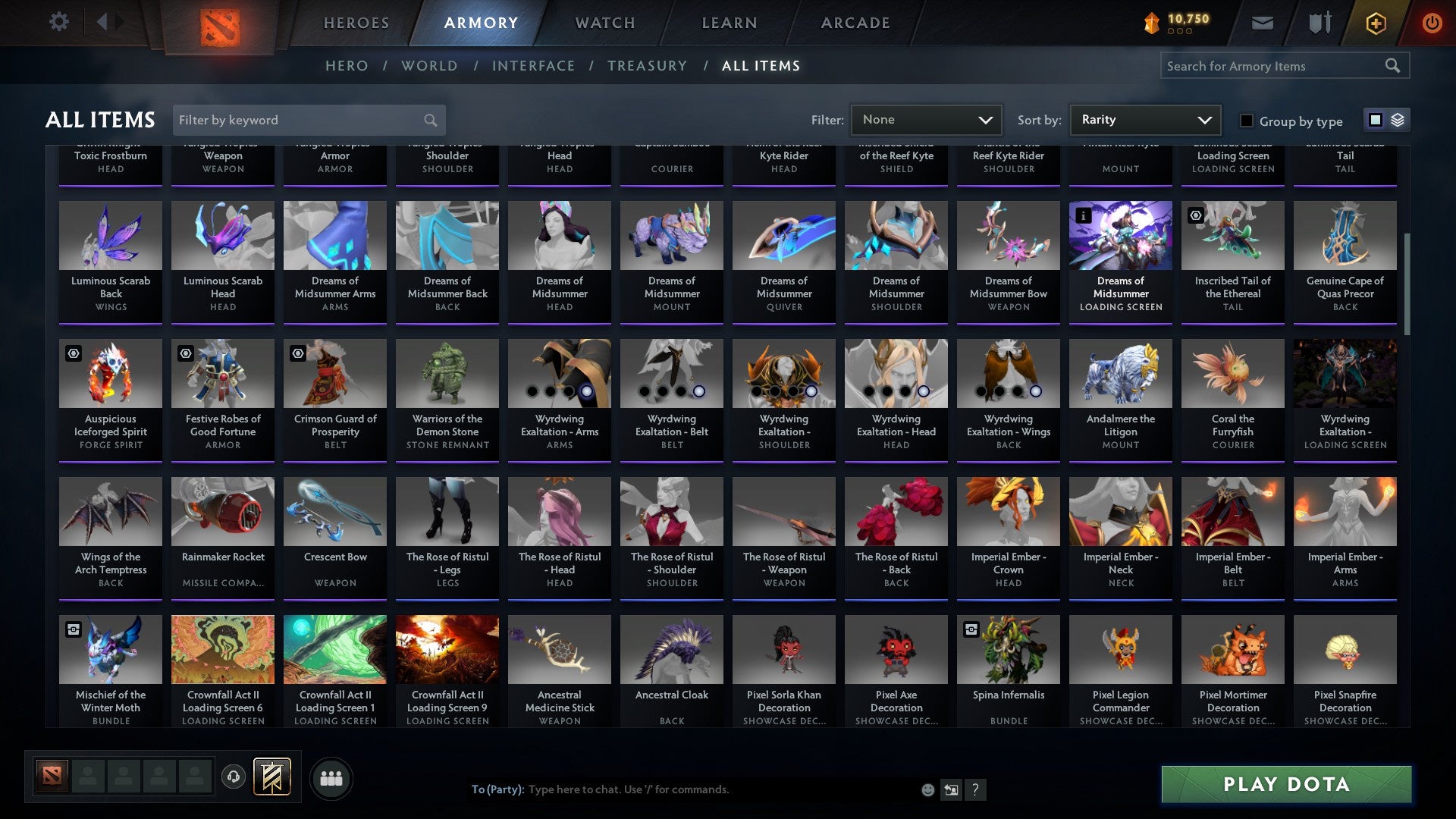Click the gold Dota Plus subscribe icon
Image resolution: width=1456 pixels, height=819 pixels.
1375,23
